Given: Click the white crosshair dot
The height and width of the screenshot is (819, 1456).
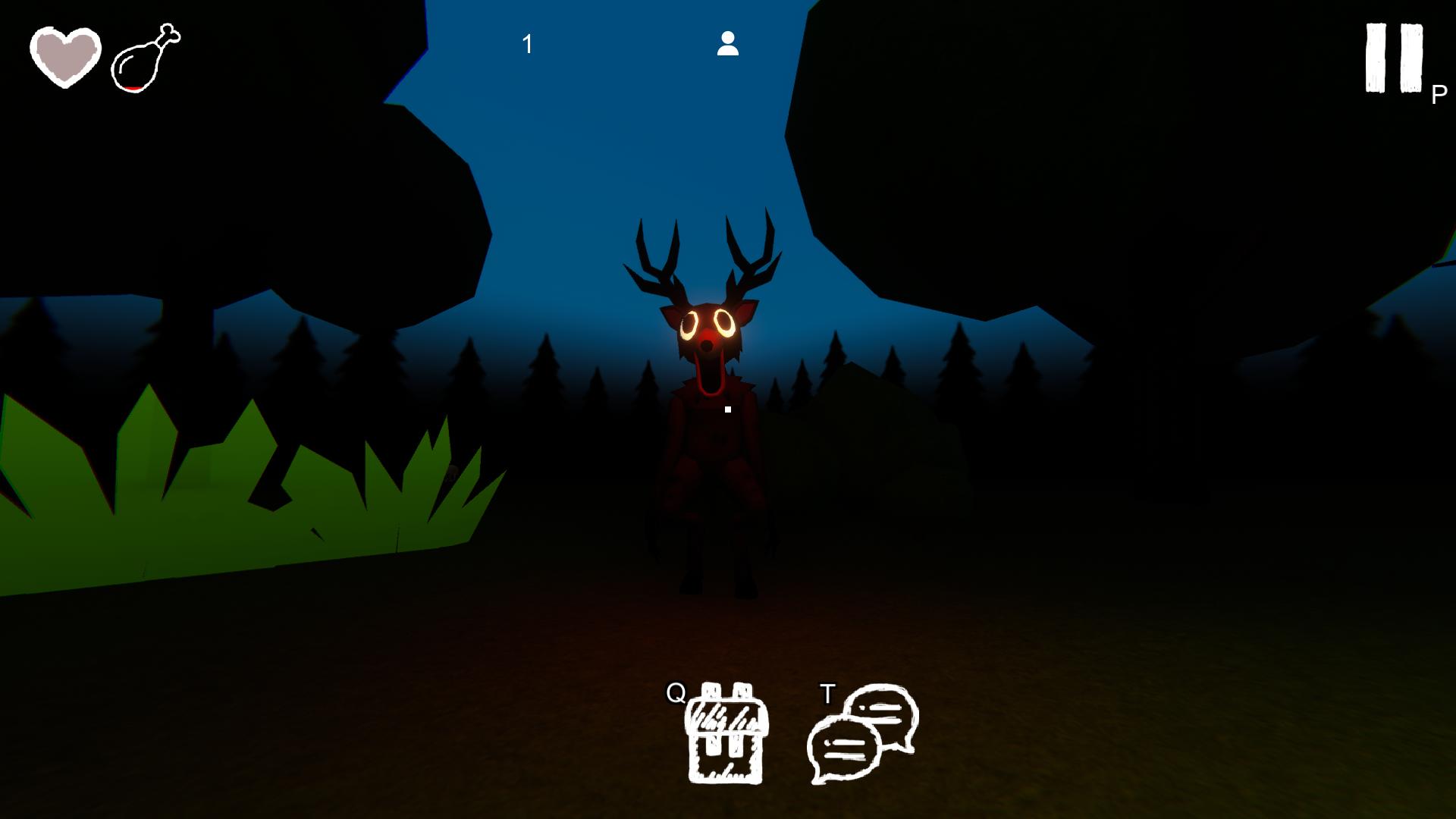Looking at the screenshot, I should tap(727, 409).
